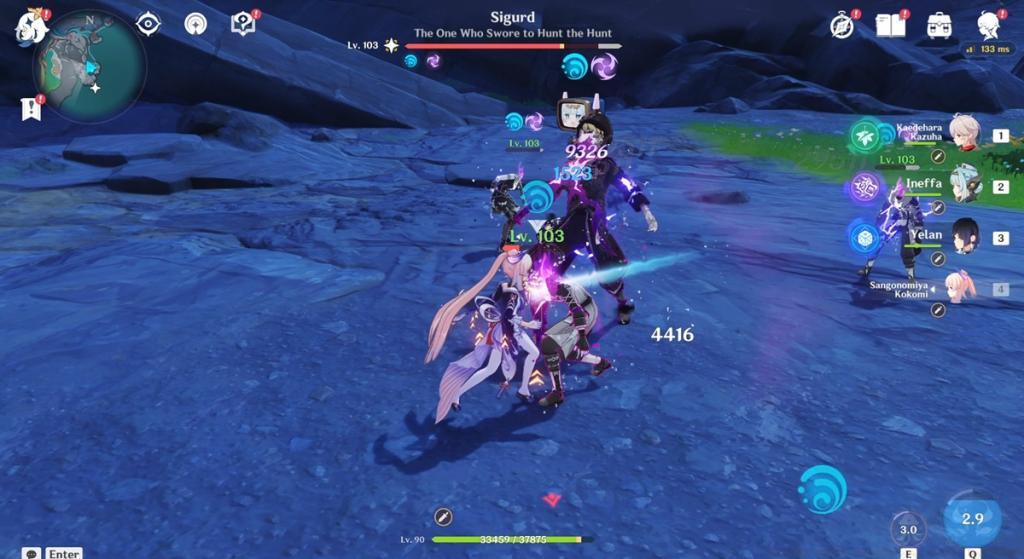Open the chat speech bubble icon
The height and width of the screenshot is (559, 1024).
[32, 553]
